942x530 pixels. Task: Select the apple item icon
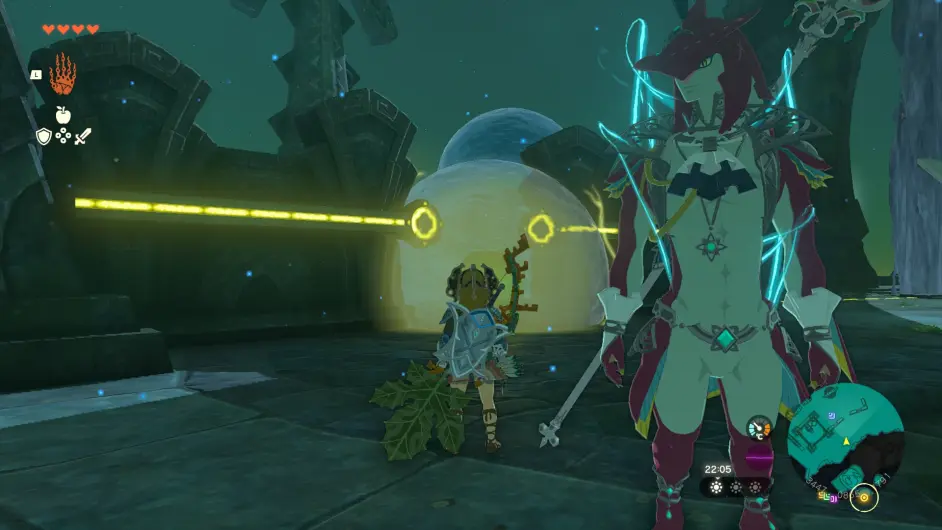point(62,116)
